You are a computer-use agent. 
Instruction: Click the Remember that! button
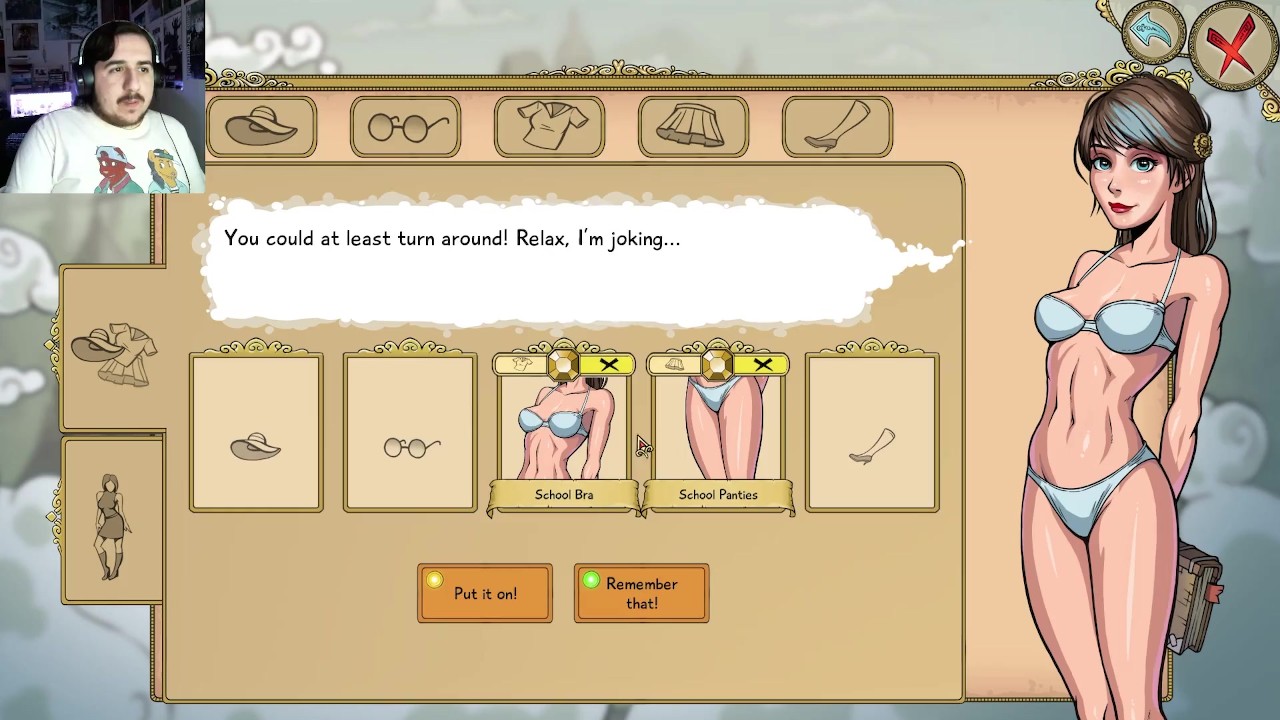(x=642, y=593)
